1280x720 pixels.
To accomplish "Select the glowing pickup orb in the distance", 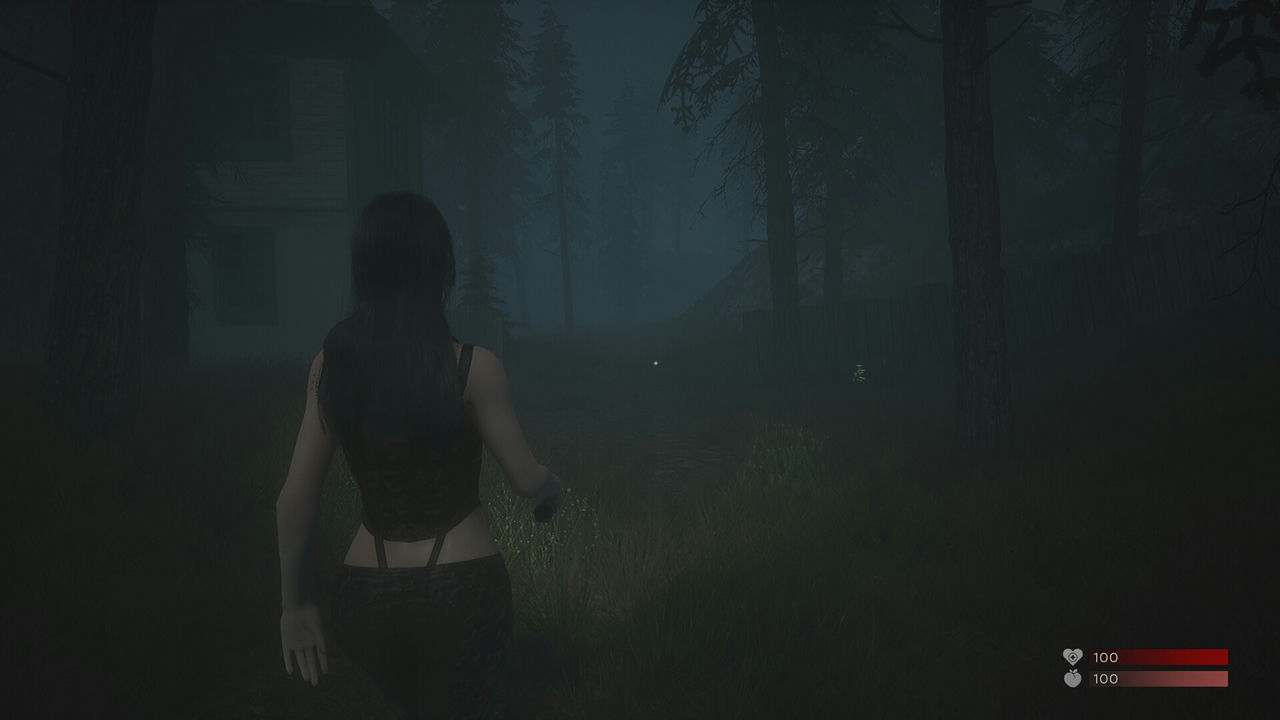I will pos(656,361).
